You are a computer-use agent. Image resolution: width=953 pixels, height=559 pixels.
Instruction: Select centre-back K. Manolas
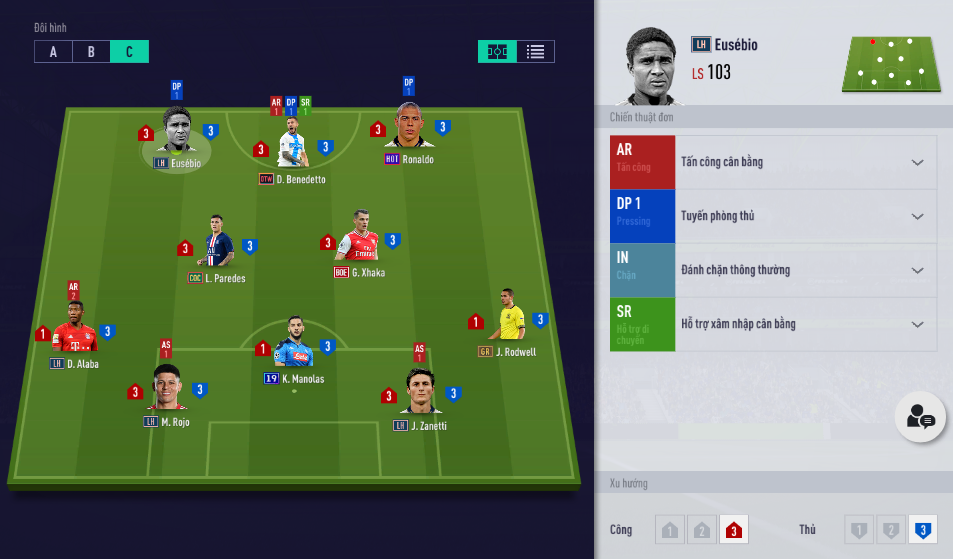point(294,345)
